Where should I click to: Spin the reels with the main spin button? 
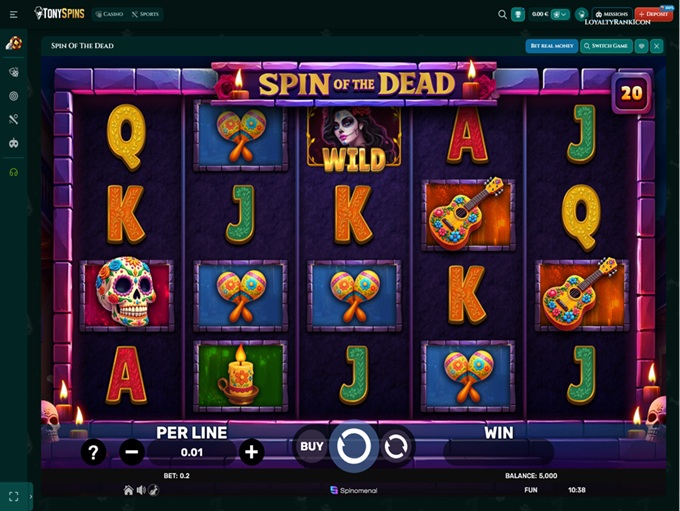click(x=354, y=447)
